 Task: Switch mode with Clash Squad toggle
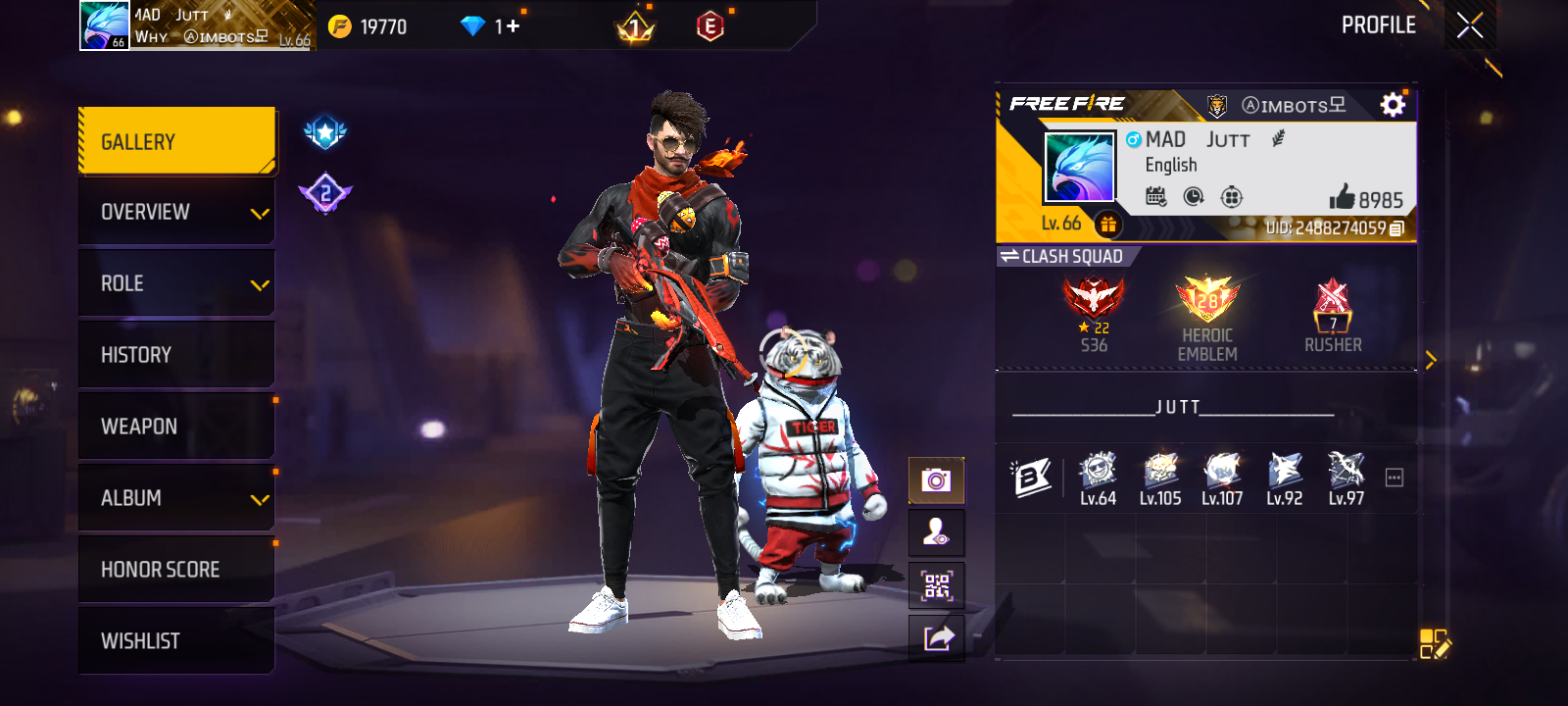coord(1062,256)
